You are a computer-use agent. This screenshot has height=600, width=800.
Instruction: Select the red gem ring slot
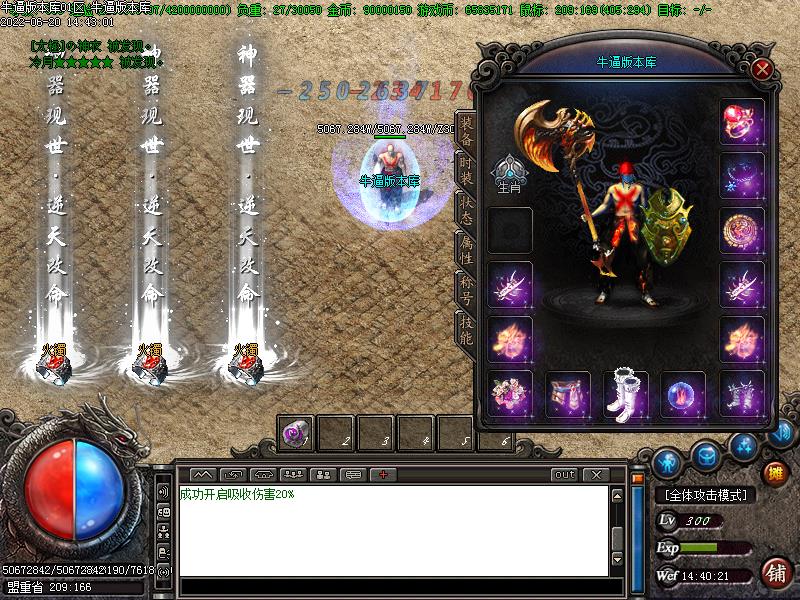click(x=741, y=121)
